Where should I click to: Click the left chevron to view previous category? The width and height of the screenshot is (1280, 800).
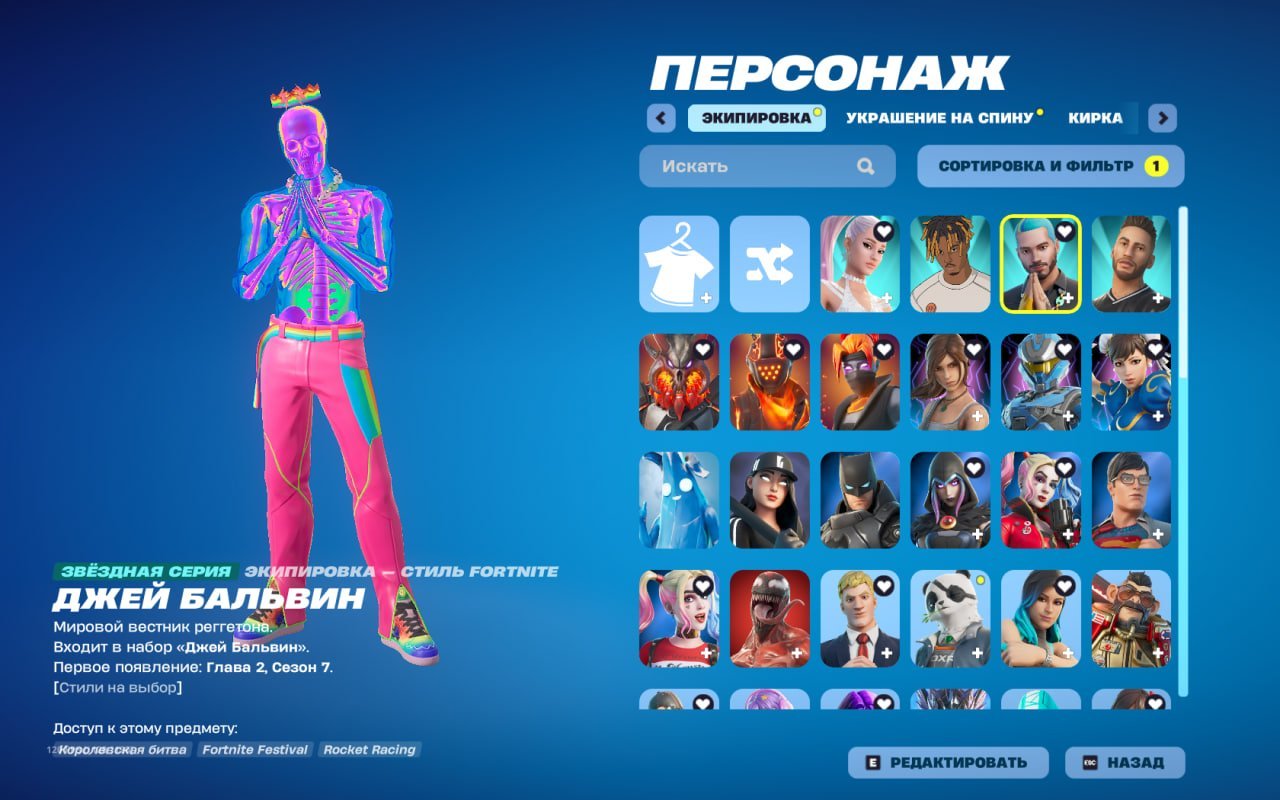660,118
